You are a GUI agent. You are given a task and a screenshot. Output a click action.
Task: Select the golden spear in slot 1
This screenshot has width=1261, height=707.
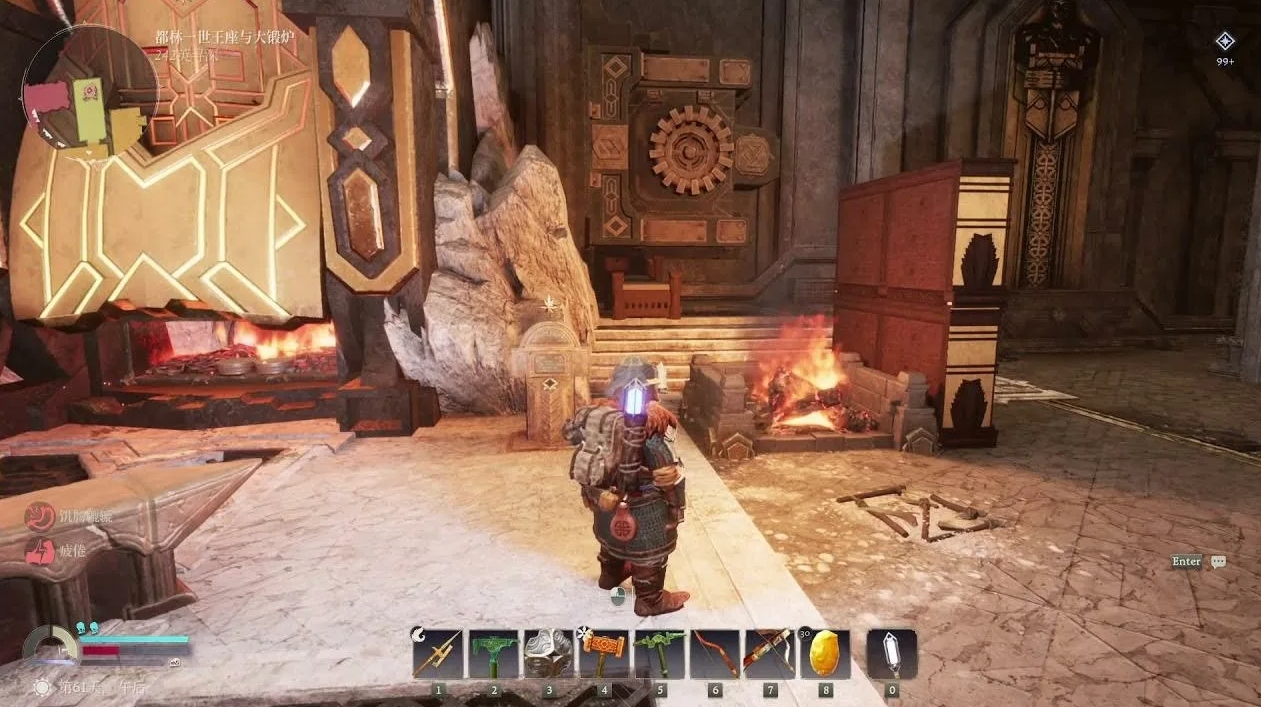pos(438,654)
